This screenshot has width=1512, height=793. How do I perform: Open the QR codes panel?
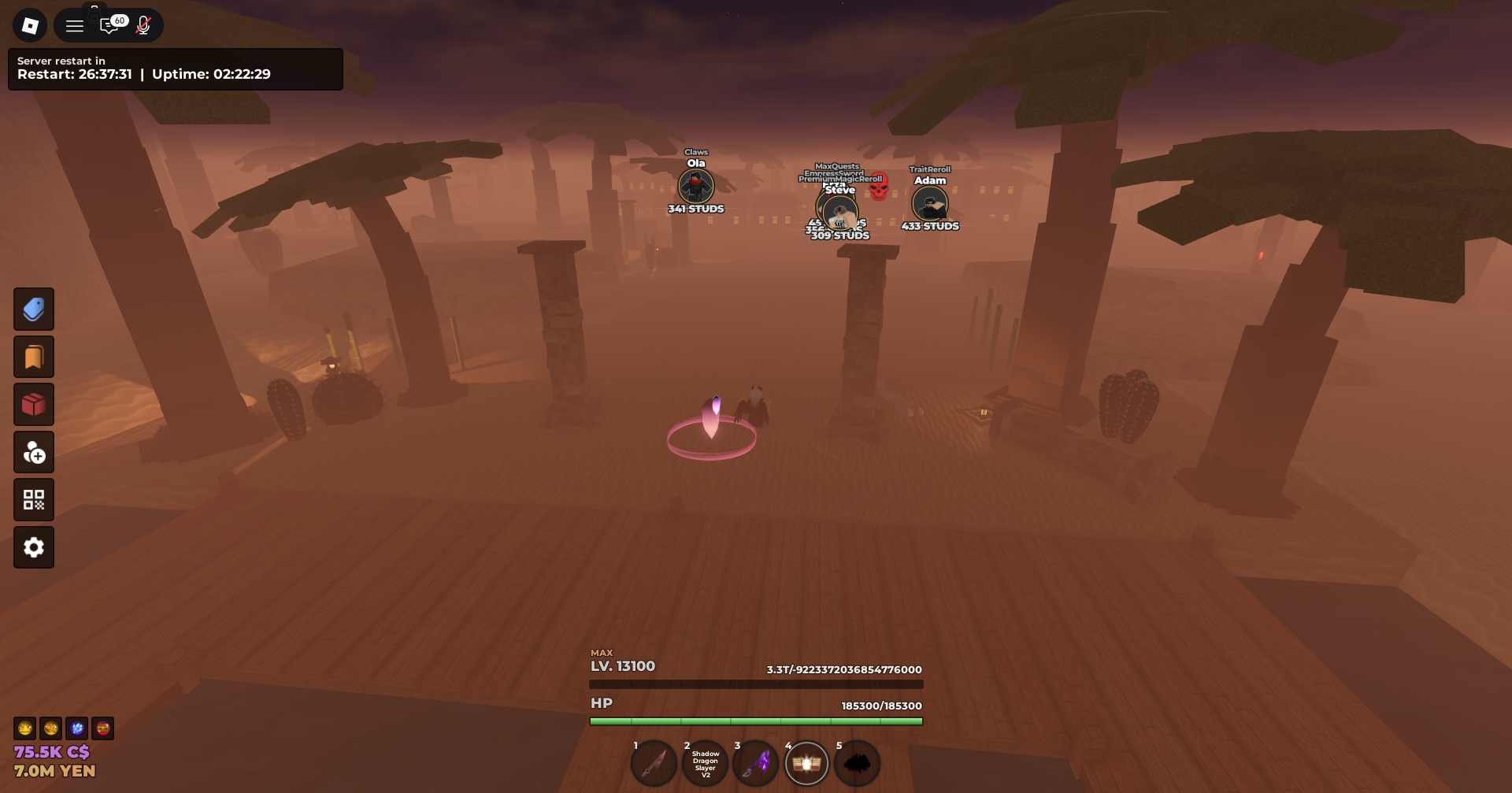[34, 499]
